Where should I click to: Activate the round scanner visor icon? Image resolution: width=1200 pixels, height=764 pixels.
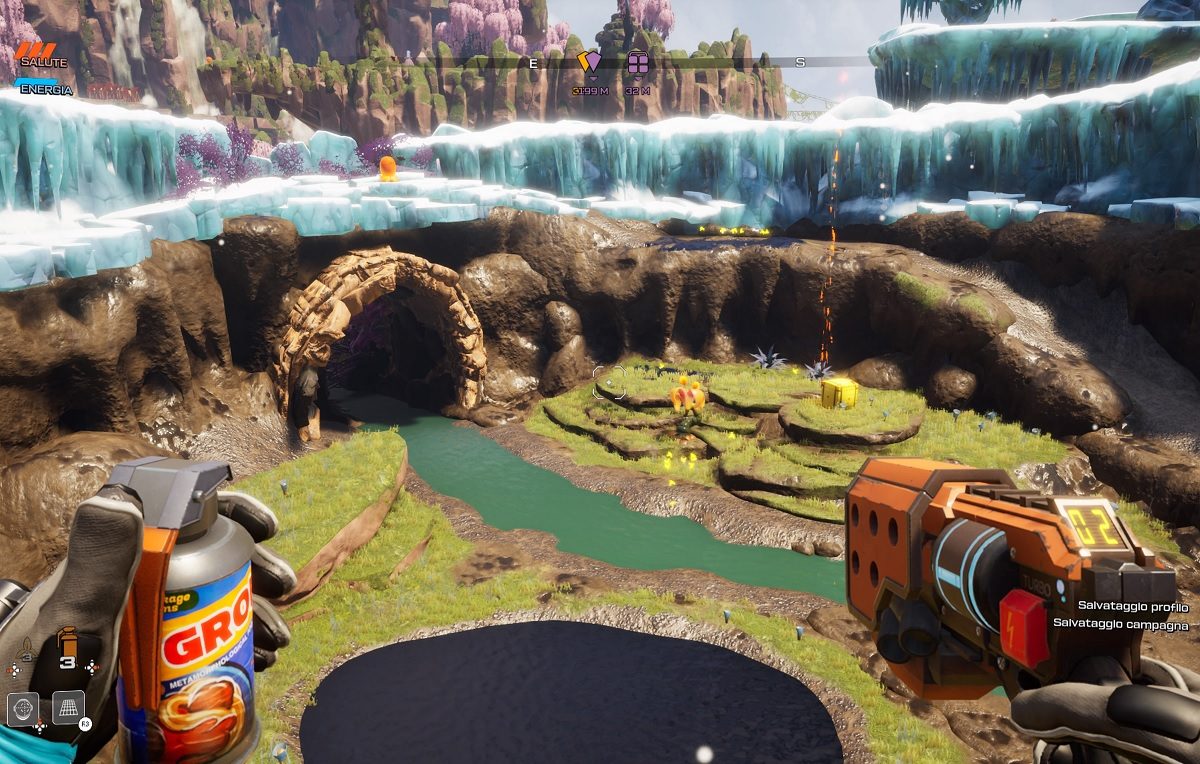pos(23,708)
